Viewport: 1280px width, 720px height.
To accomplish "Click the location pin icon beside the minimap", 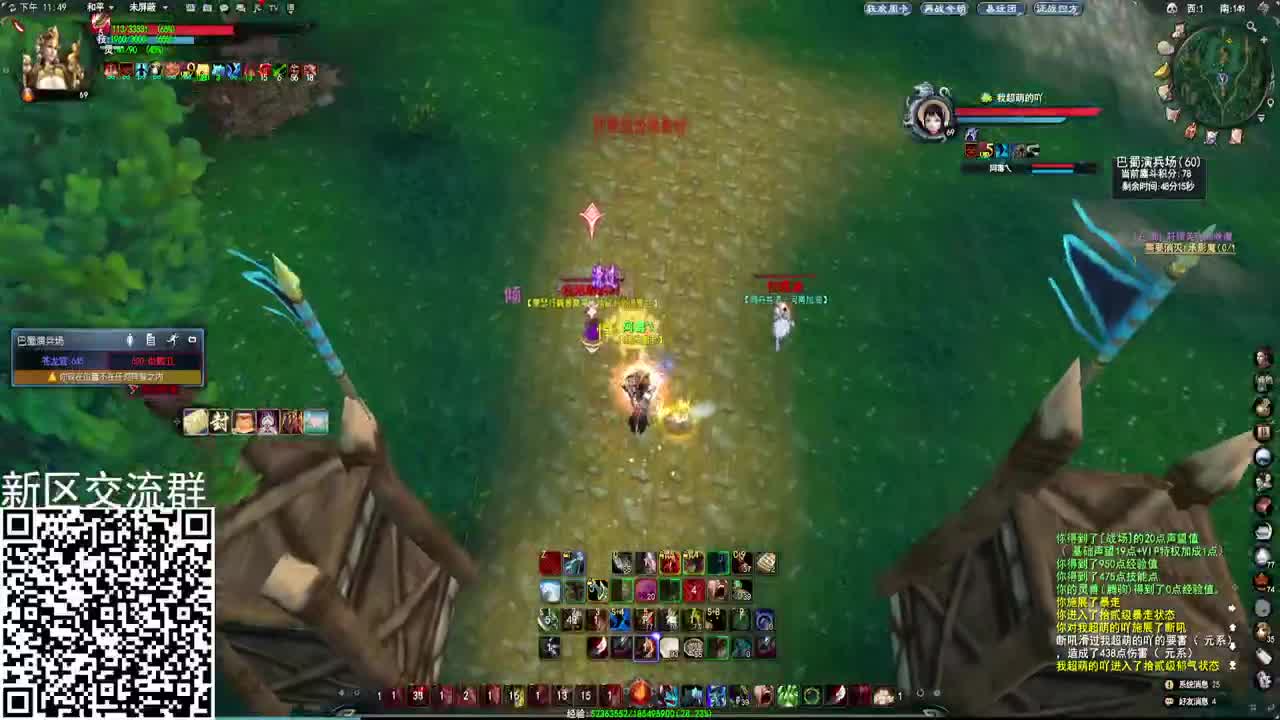I will tap(1272, 102).
